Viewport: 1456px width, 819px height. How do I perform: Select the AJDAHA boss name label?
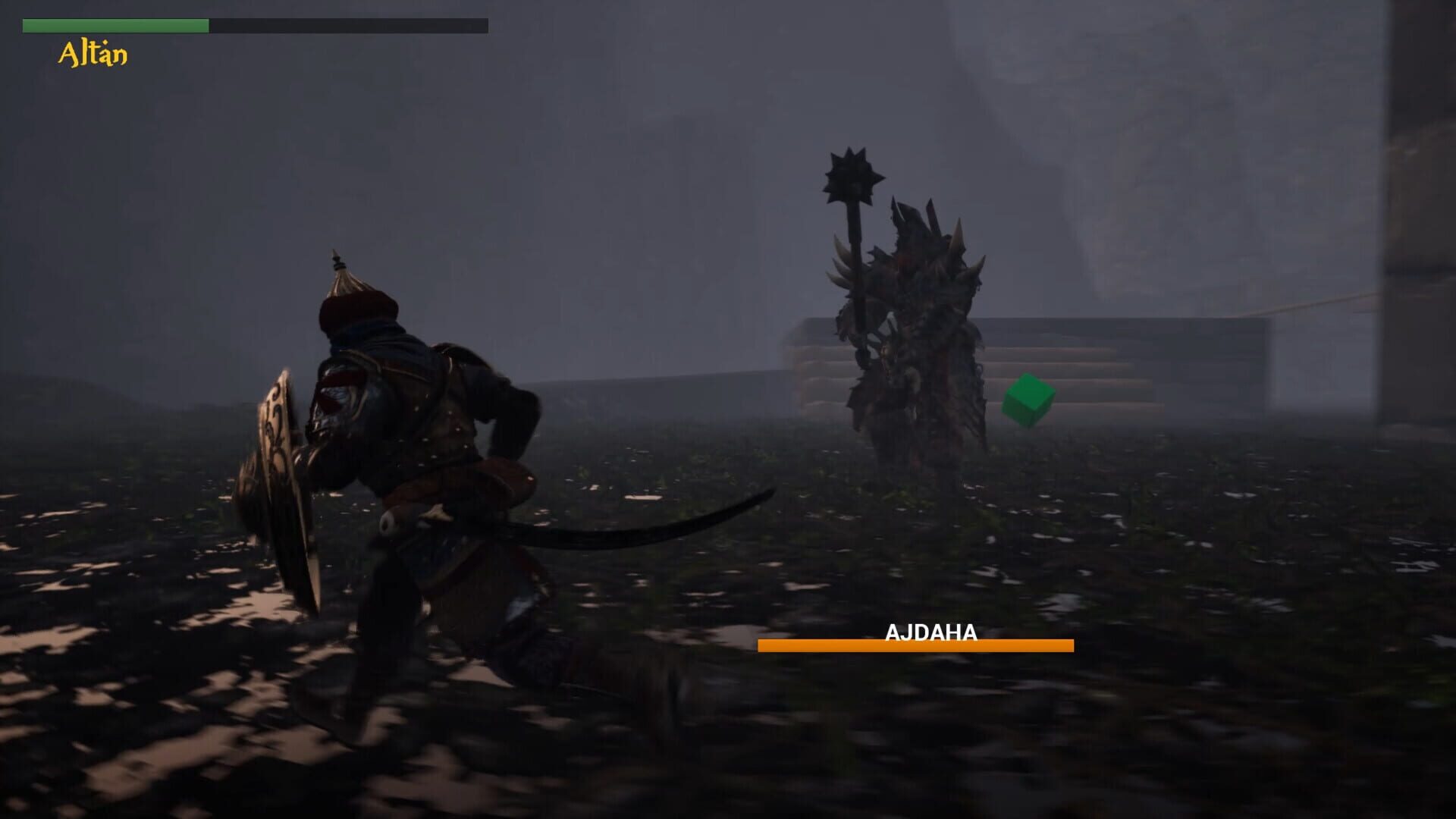coord(931,632)
